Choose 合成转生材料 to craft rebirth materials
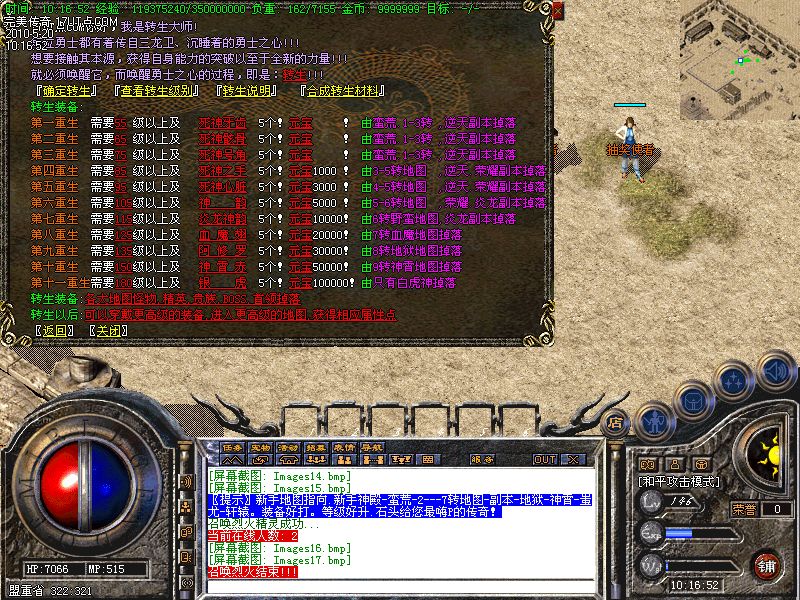 344,90
